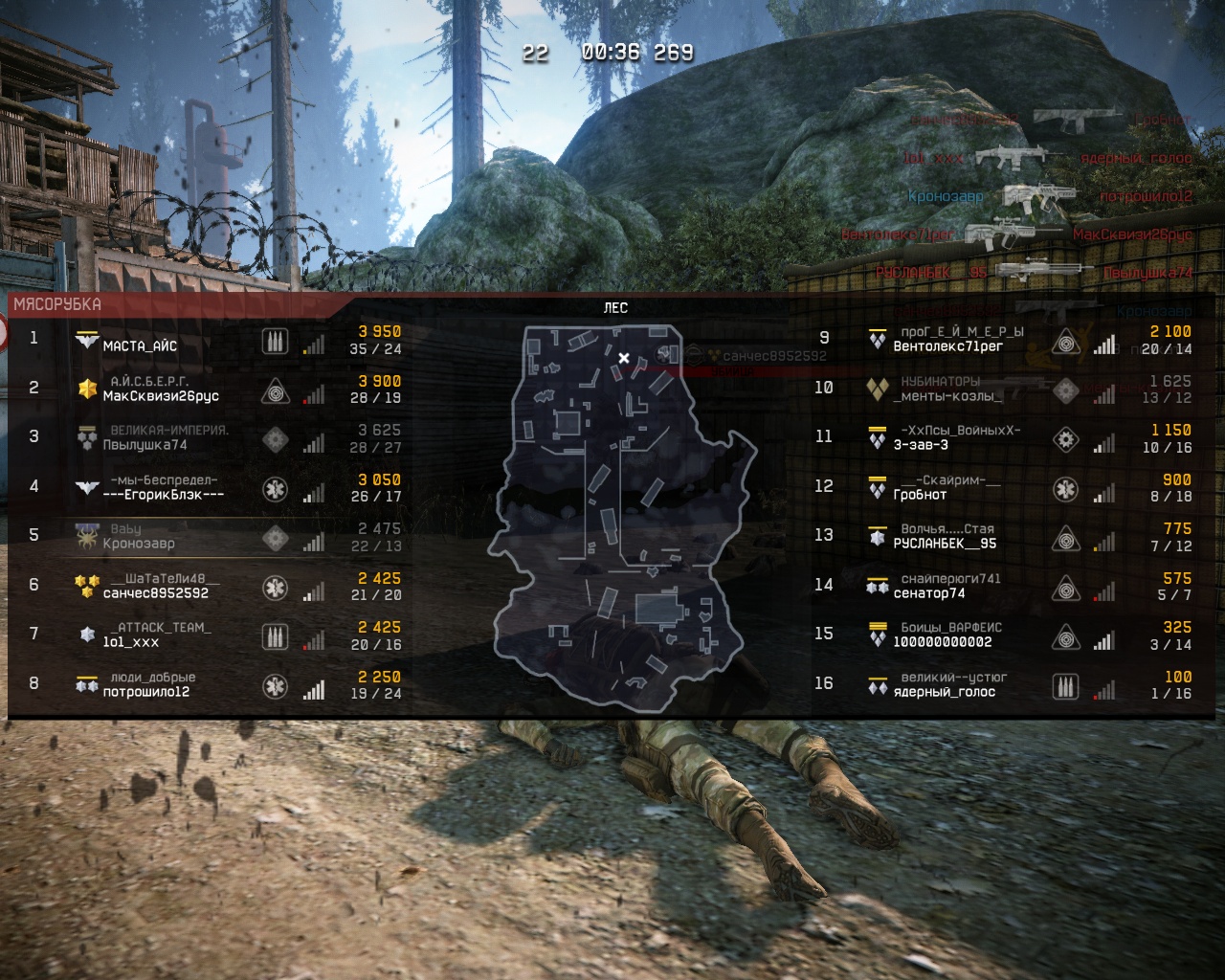Choose player Пвылушка74 from the list
The height and width of the screenshot is (980, 1225).
pos(145,445)
